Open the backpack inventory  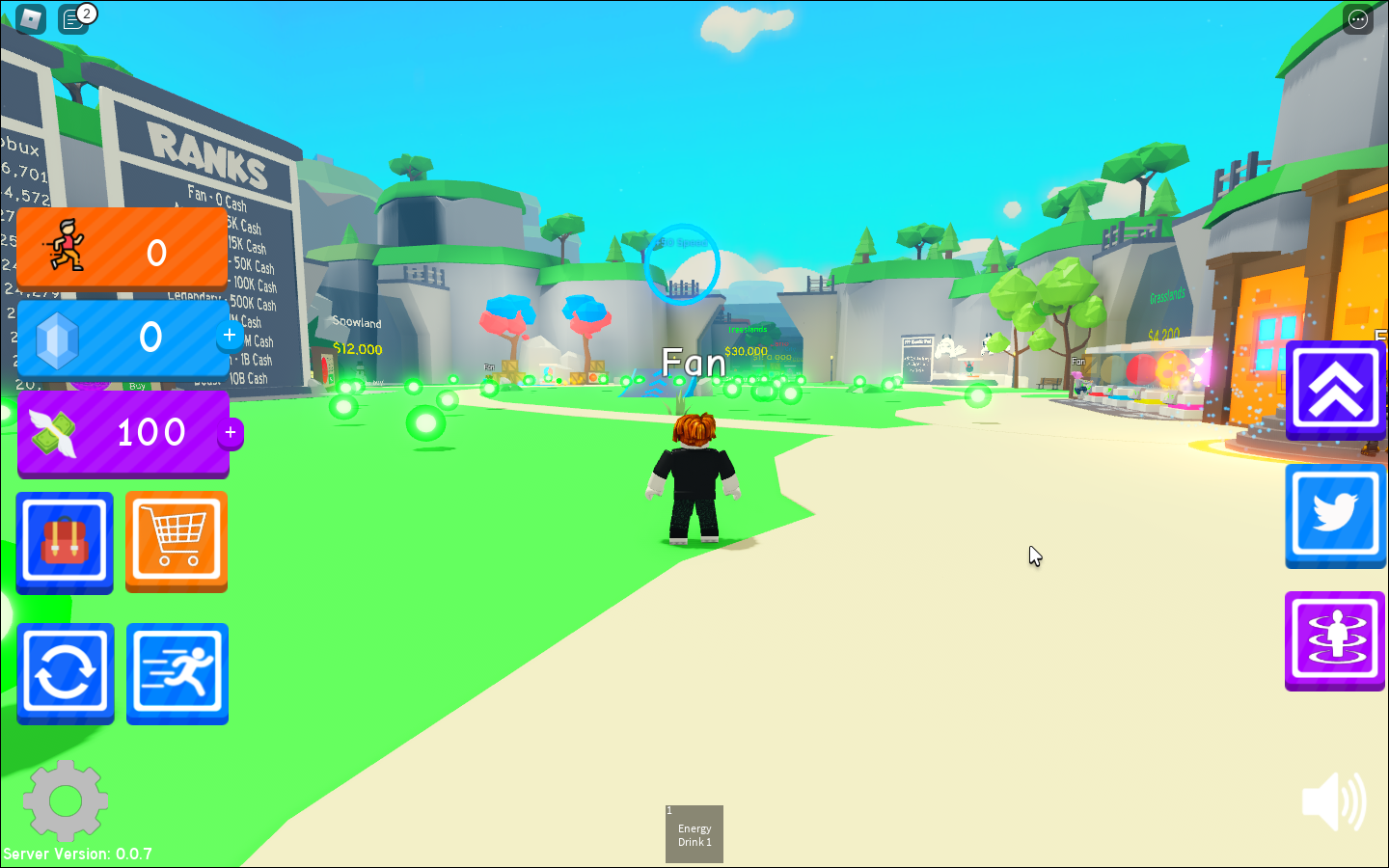click(x=64, y=541)
